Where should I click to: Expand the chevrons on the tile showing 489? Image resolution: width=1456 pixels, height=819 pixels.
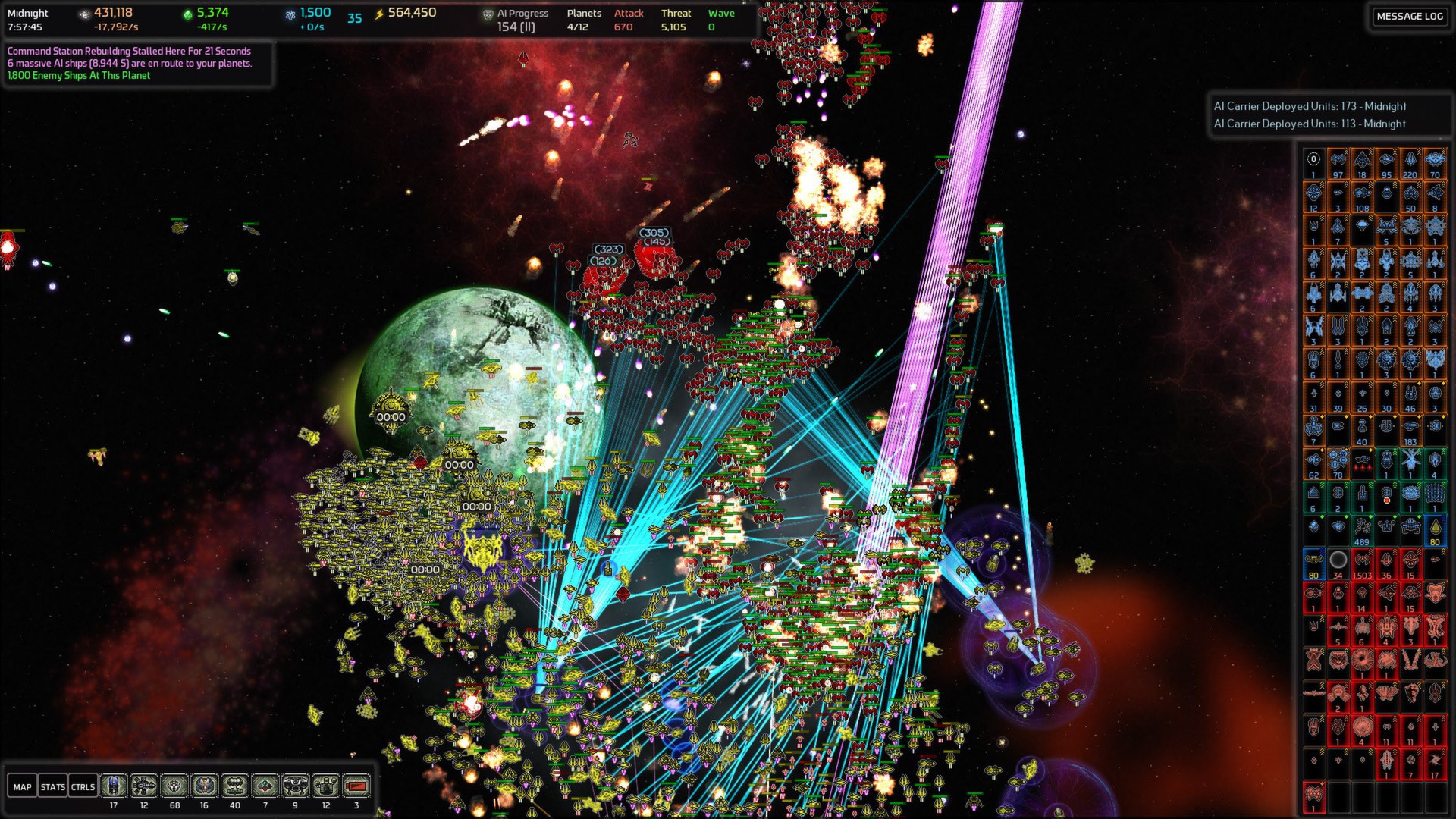click(x=1370, y=516)
